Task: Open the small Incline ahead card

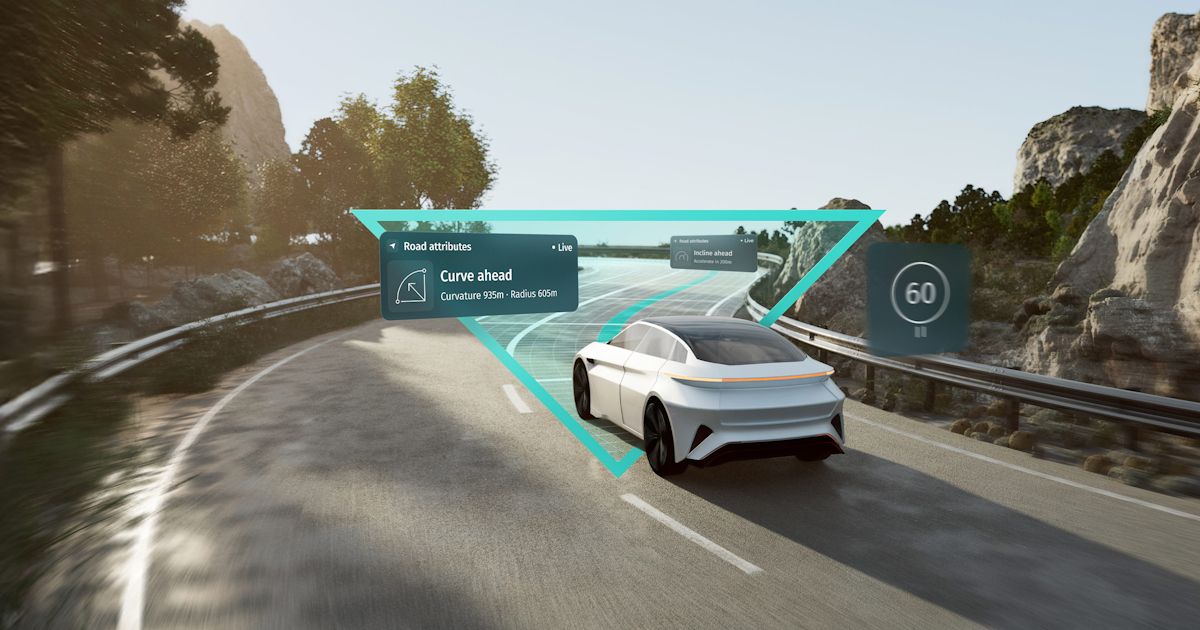Action: click(713, 252)
